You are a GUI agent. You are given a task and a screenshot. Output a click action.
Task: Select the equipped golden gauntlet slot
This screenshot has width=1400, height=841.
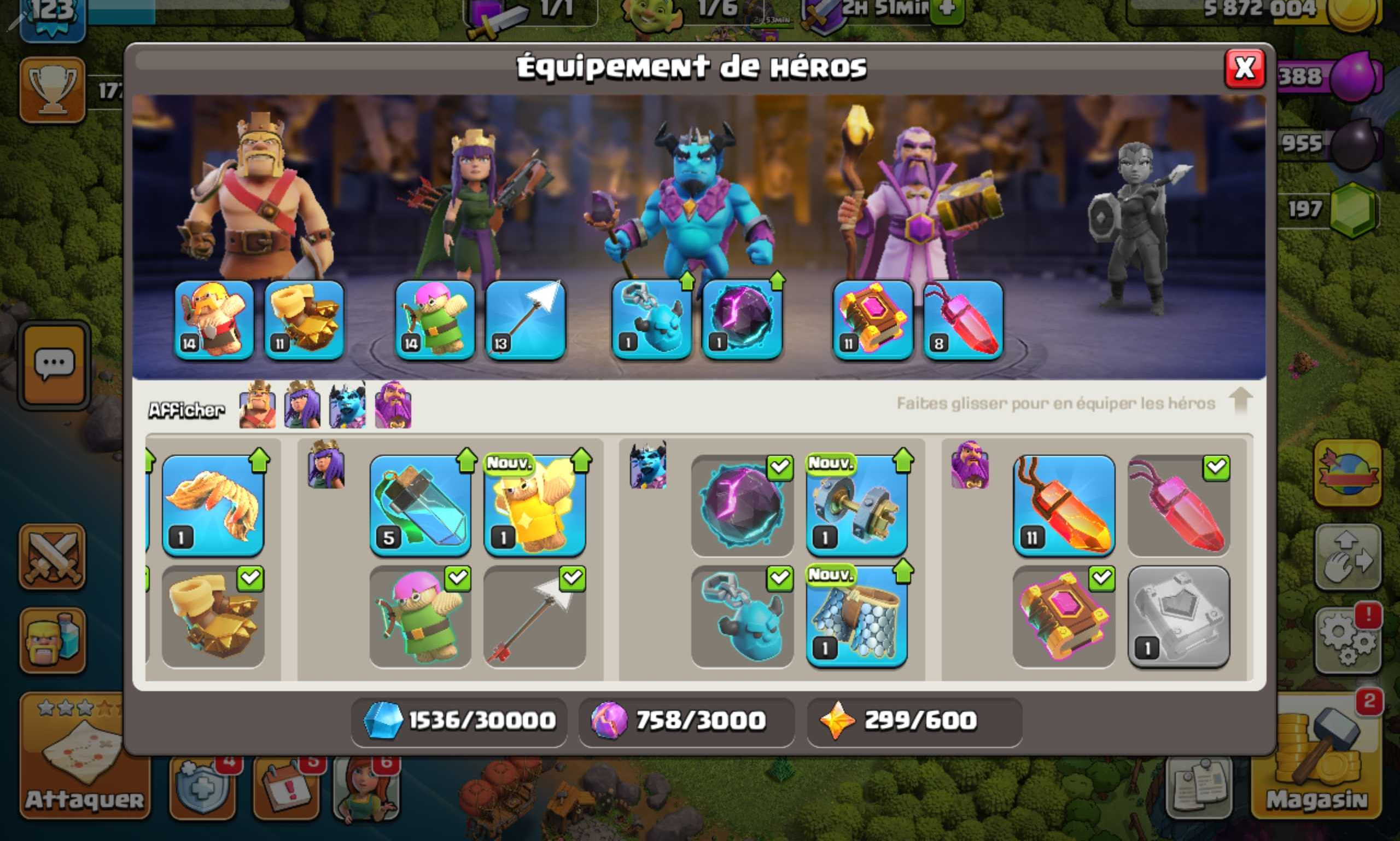(x=304, y=320)
